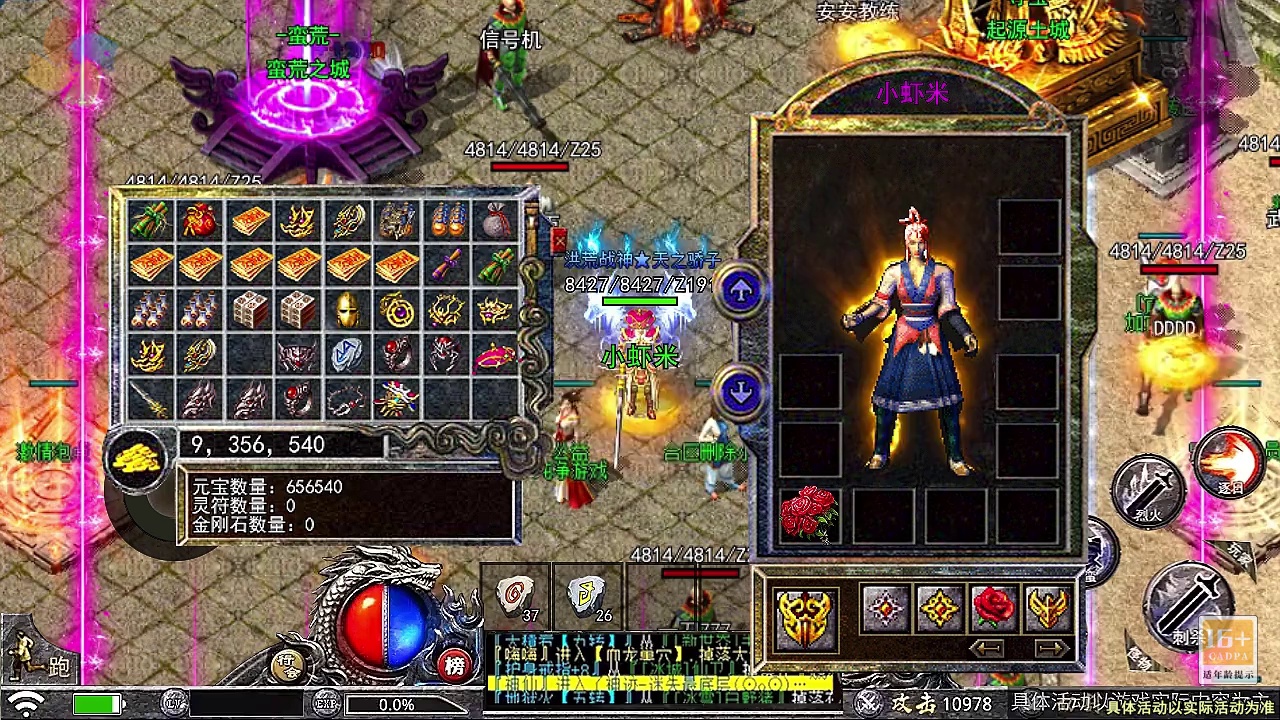
Task: Pick the grey money sack item
Action: 494,221
